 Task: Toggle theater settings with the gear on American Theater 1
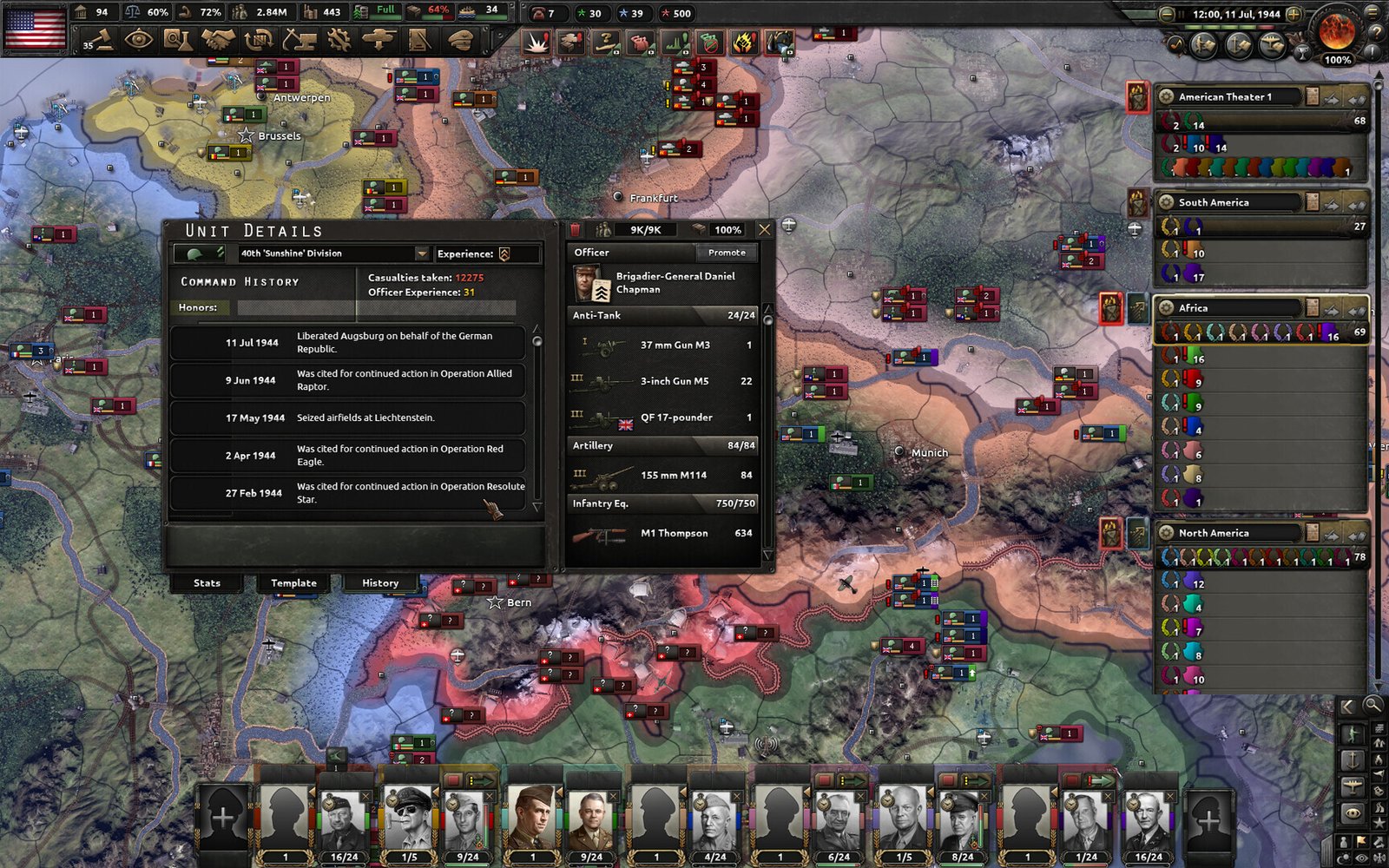[x=1166, y=97]
